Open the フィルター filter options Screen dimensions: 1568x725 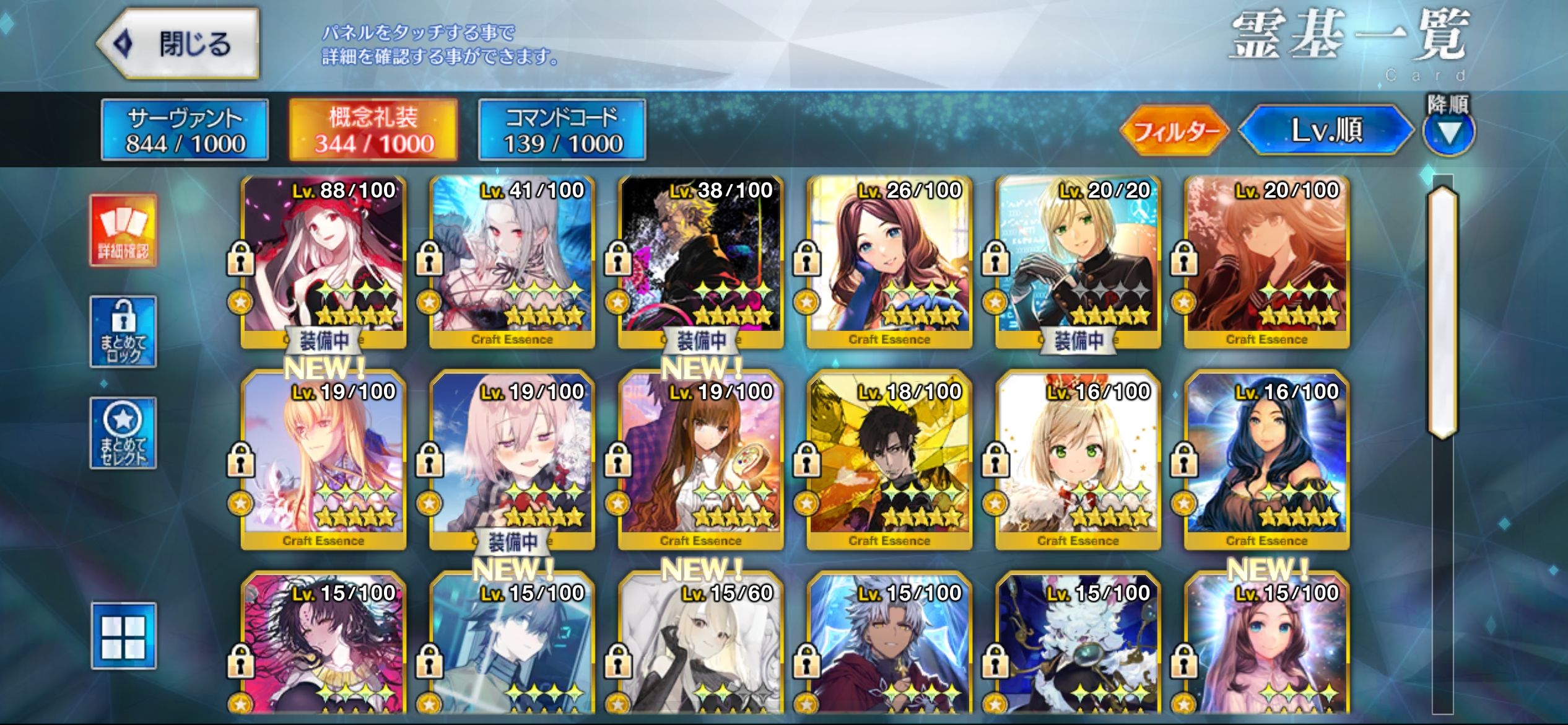(x=1174, y=130)
